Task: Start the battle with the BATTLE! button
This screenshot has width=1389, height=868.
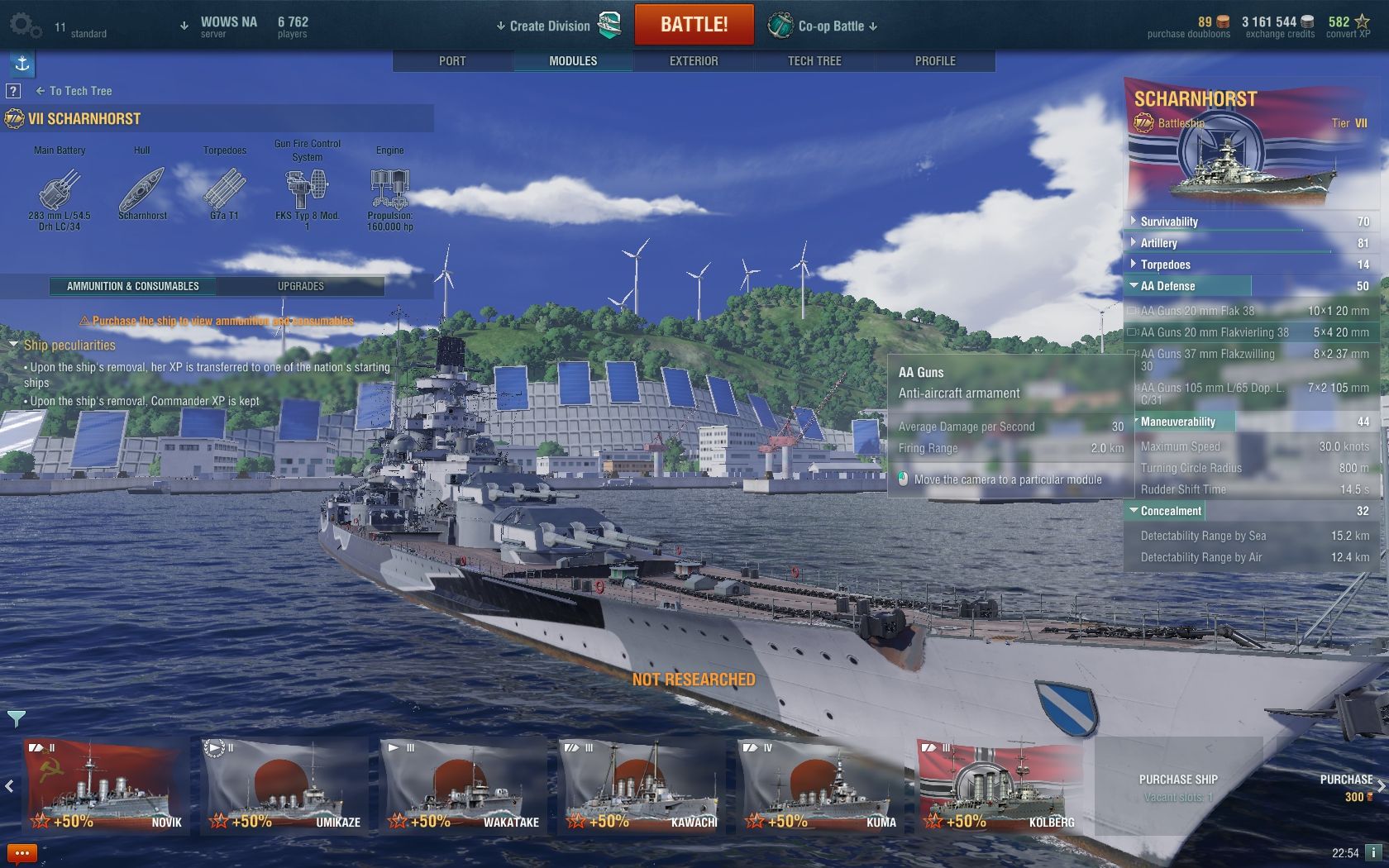Action: pyautogui.click(x=694, y=25)
